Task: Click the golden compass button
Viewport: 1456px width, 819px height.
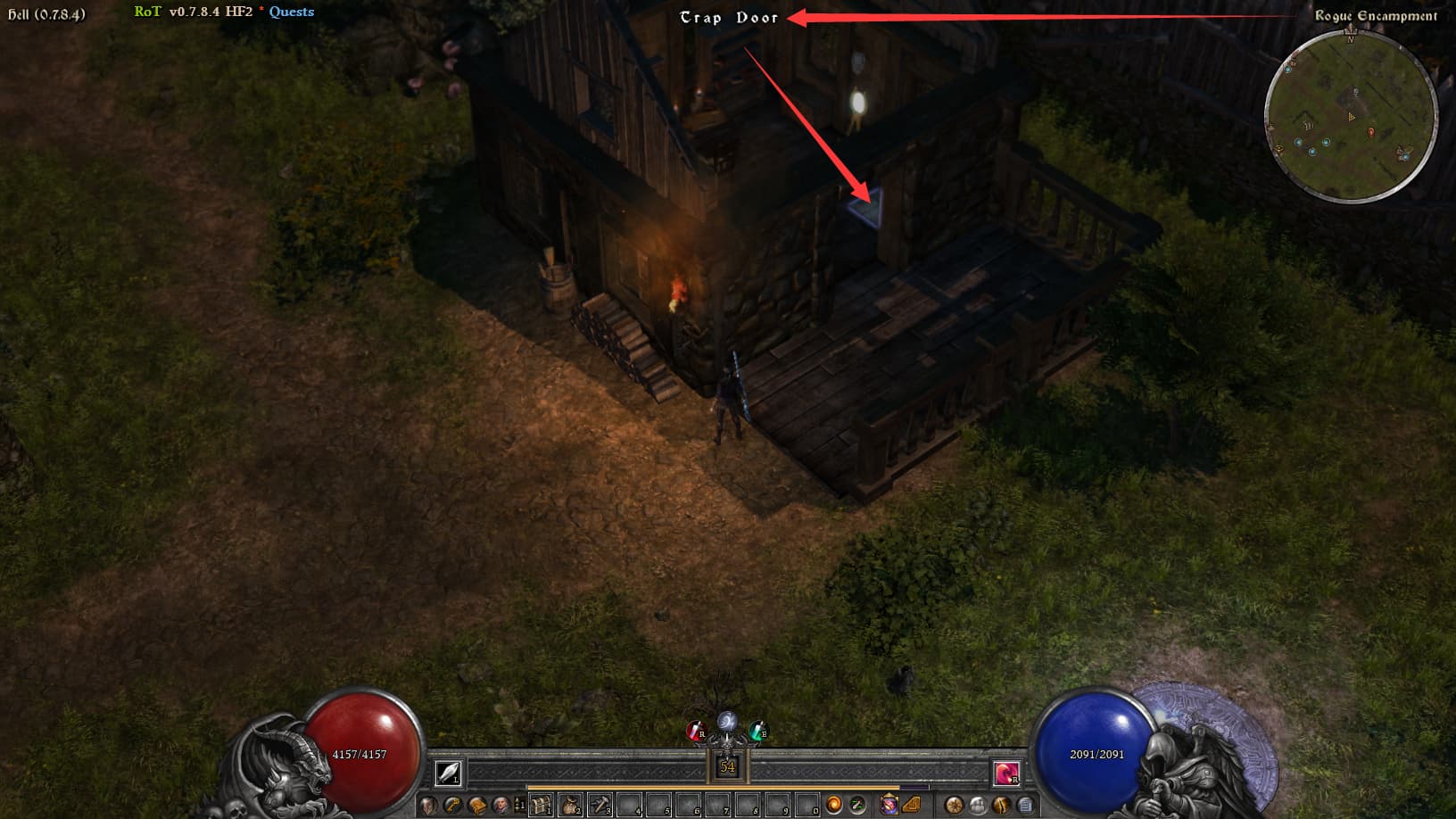Action: 954,805
